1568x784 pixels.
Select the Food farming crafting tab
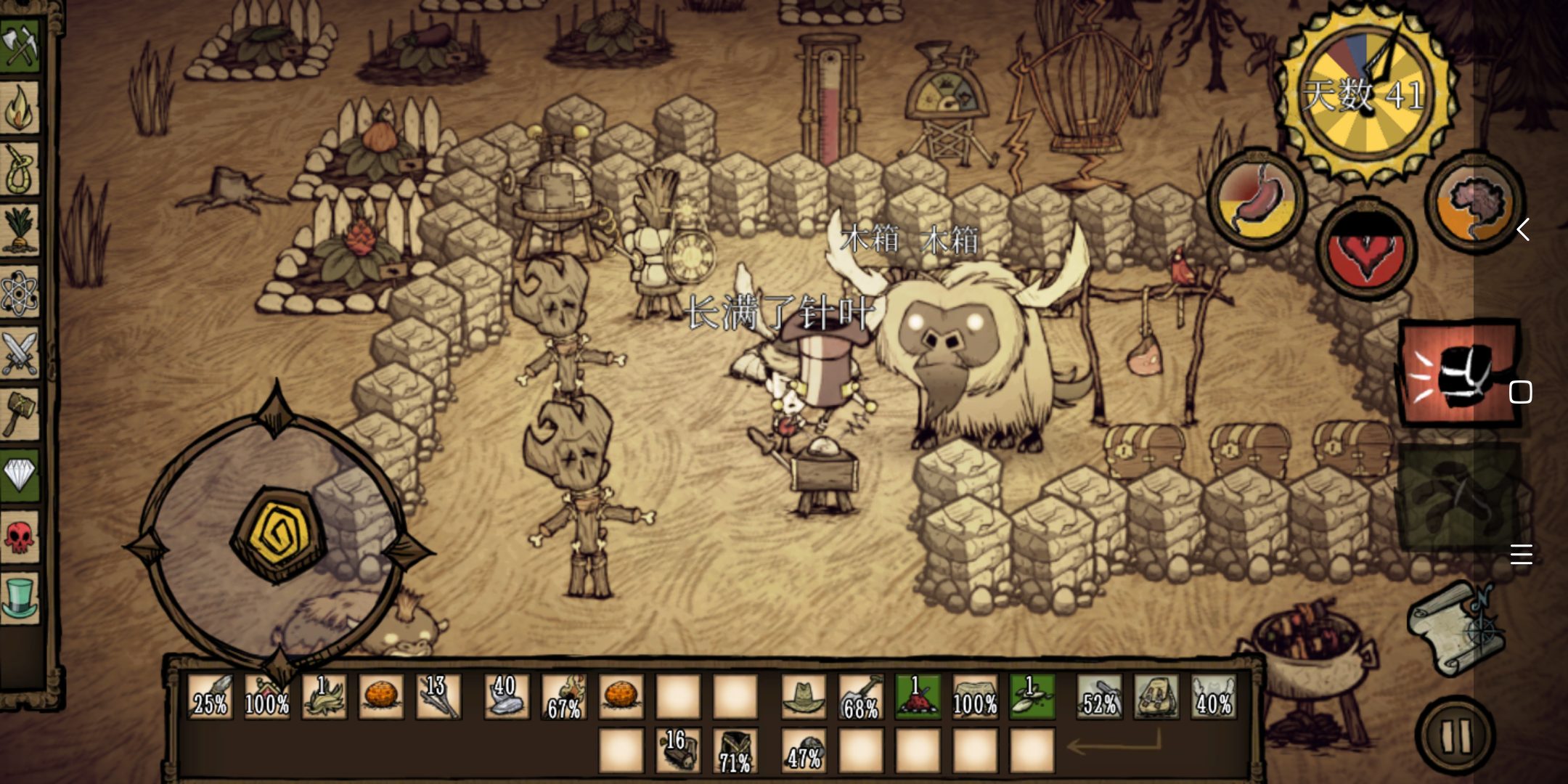(x=20, y=230)
